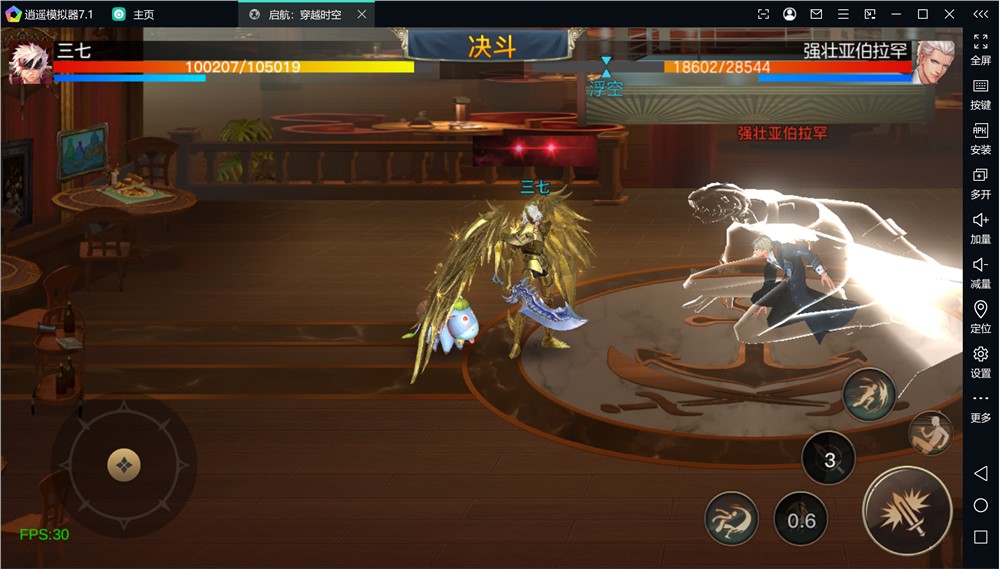Open the 按键 key mapping tool

(x=980, y=94)
